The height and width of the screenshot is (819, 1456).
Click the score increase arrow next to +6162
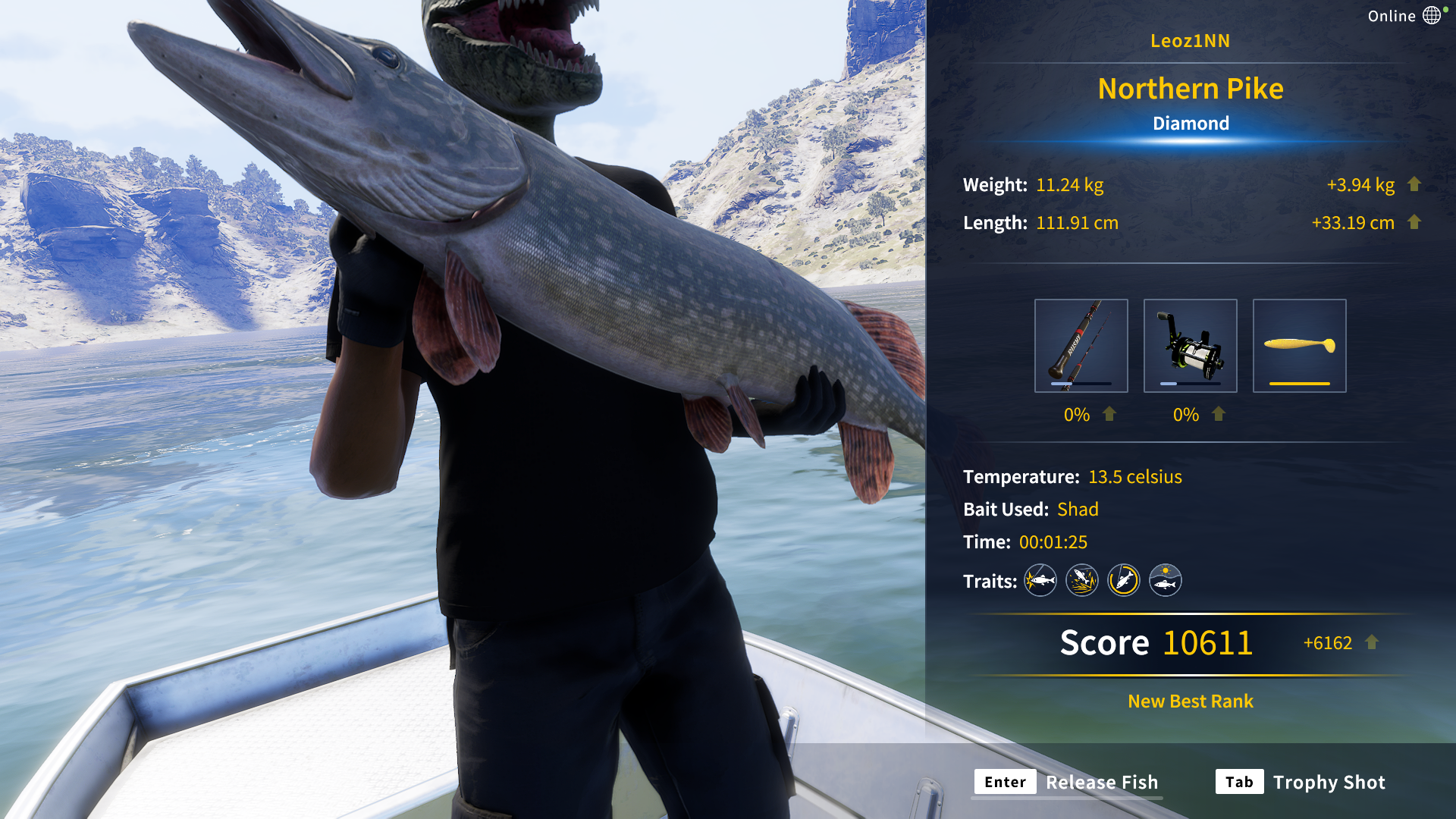pyautogui.click(x=1371, y=642)
